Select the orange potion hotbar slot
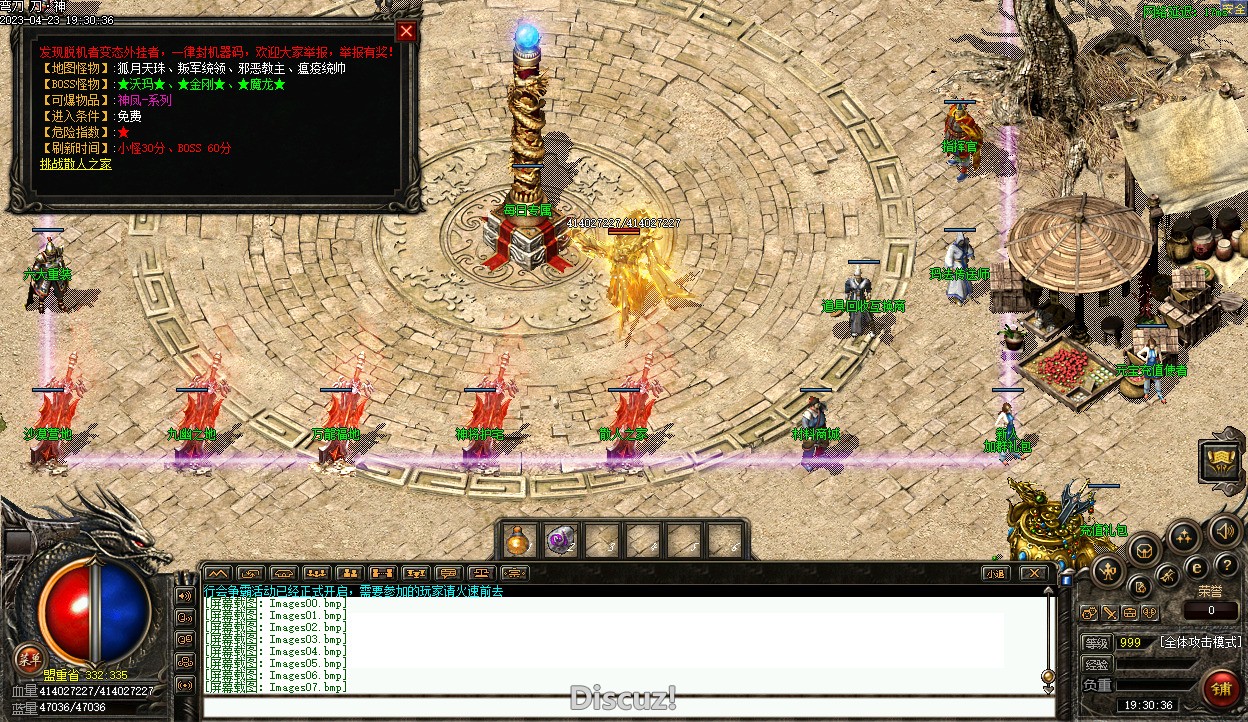The height and width of the screenshot is (722, 1248). click(517, 541)
